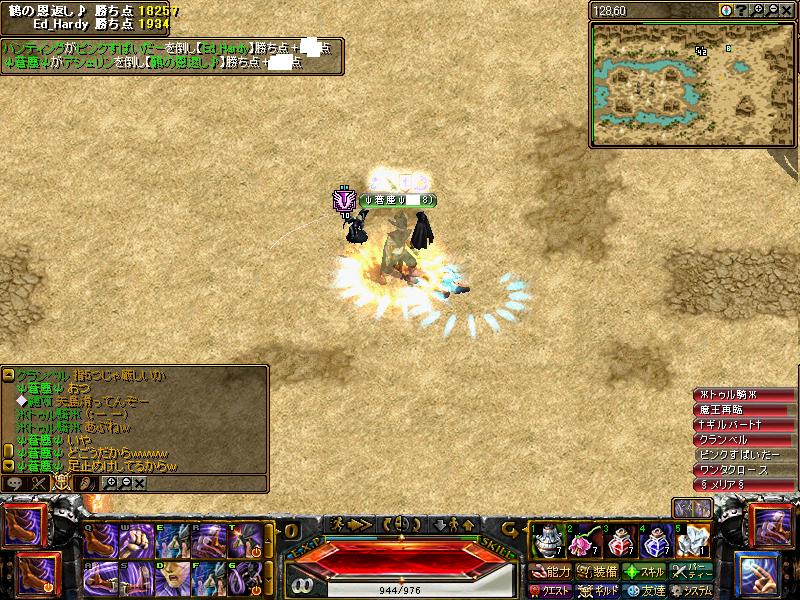Viewport: 800px width, 600px height.
Task: Zoom in the minimap with the plus magnifier
Action: [x=757, y=10]
